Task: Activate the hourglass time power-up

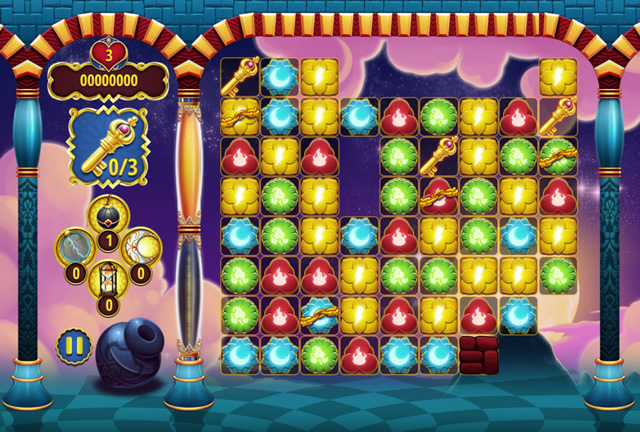Action: (x=108, y=278)
